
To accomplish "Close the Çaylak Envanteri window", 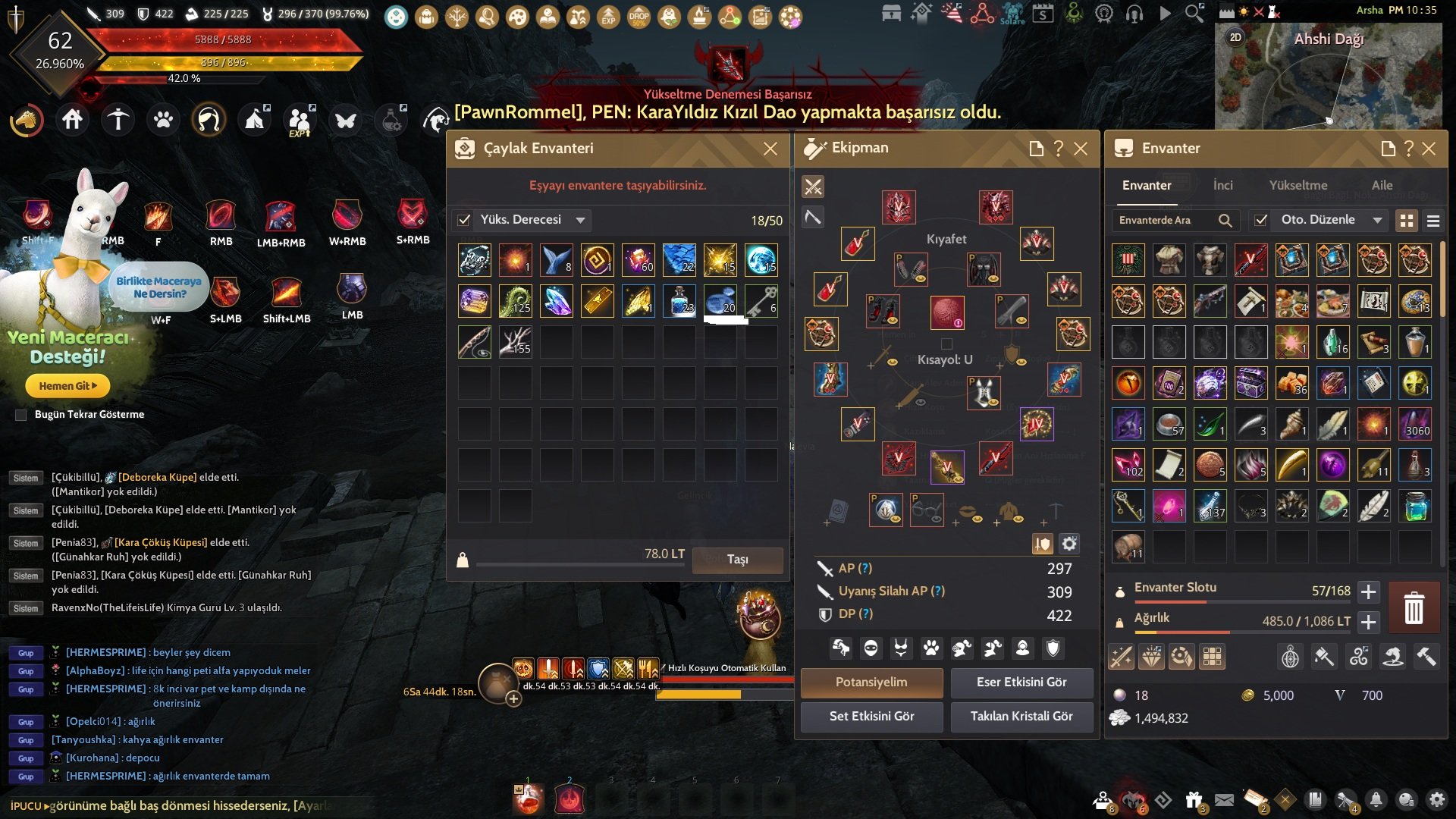I will 770,149.
